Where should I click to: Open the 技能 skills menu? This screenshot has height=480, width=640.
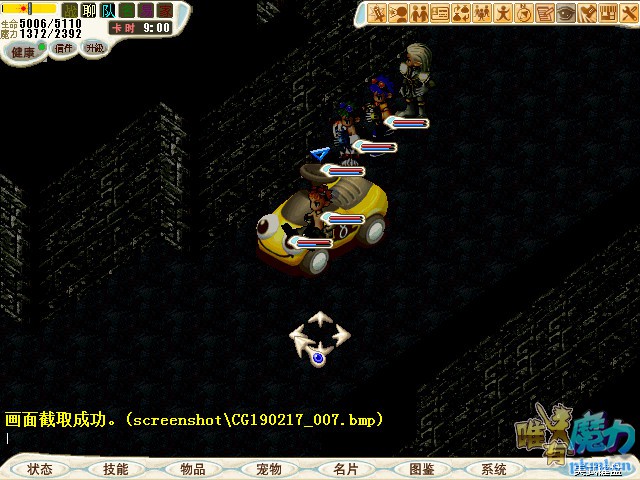[115, 468]
